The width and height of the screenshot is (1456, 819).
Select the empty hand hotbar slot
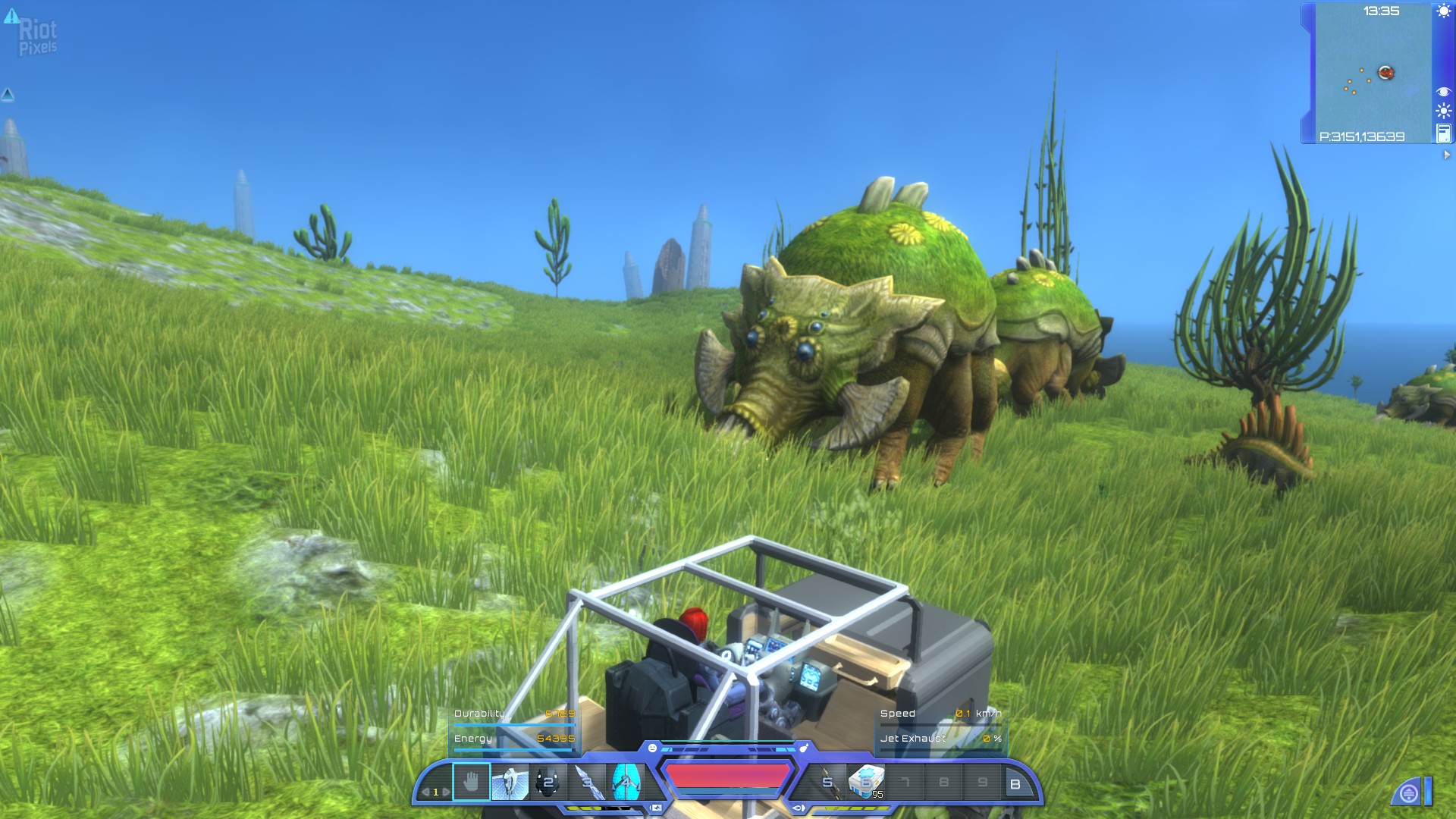[471, 782]
